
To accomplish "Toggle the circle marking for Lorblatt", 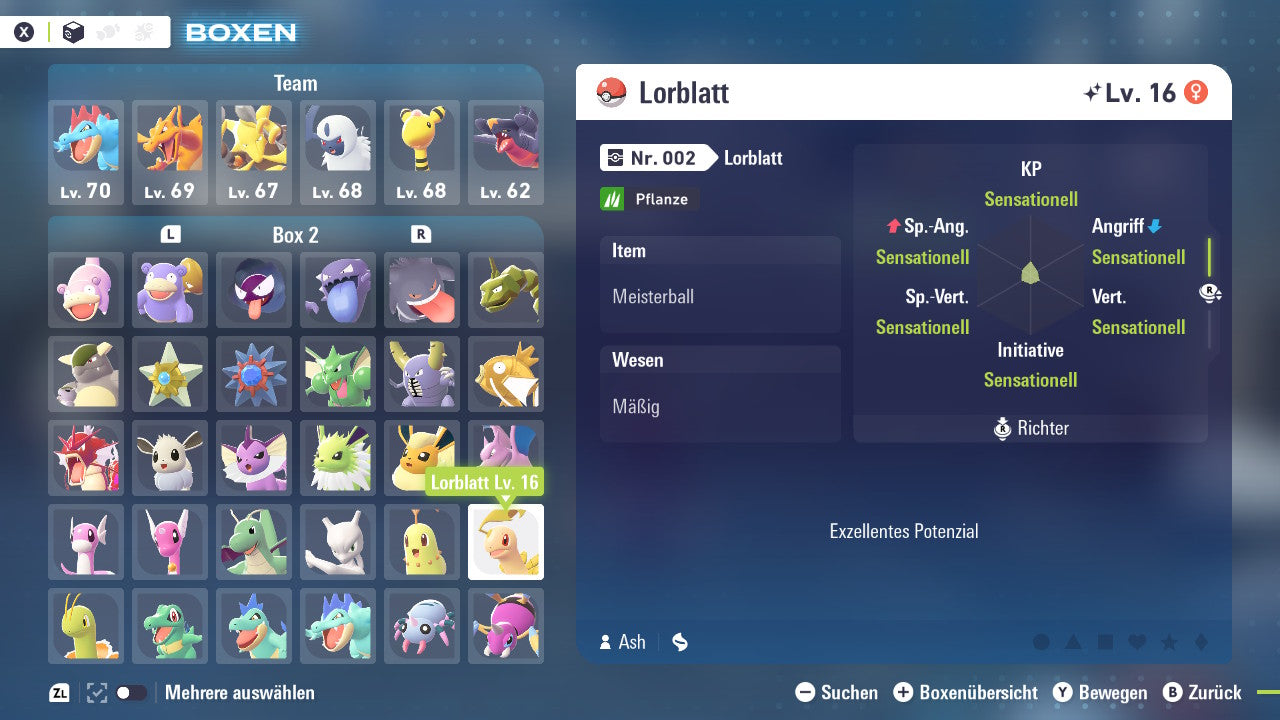I will pos(1040,642).
